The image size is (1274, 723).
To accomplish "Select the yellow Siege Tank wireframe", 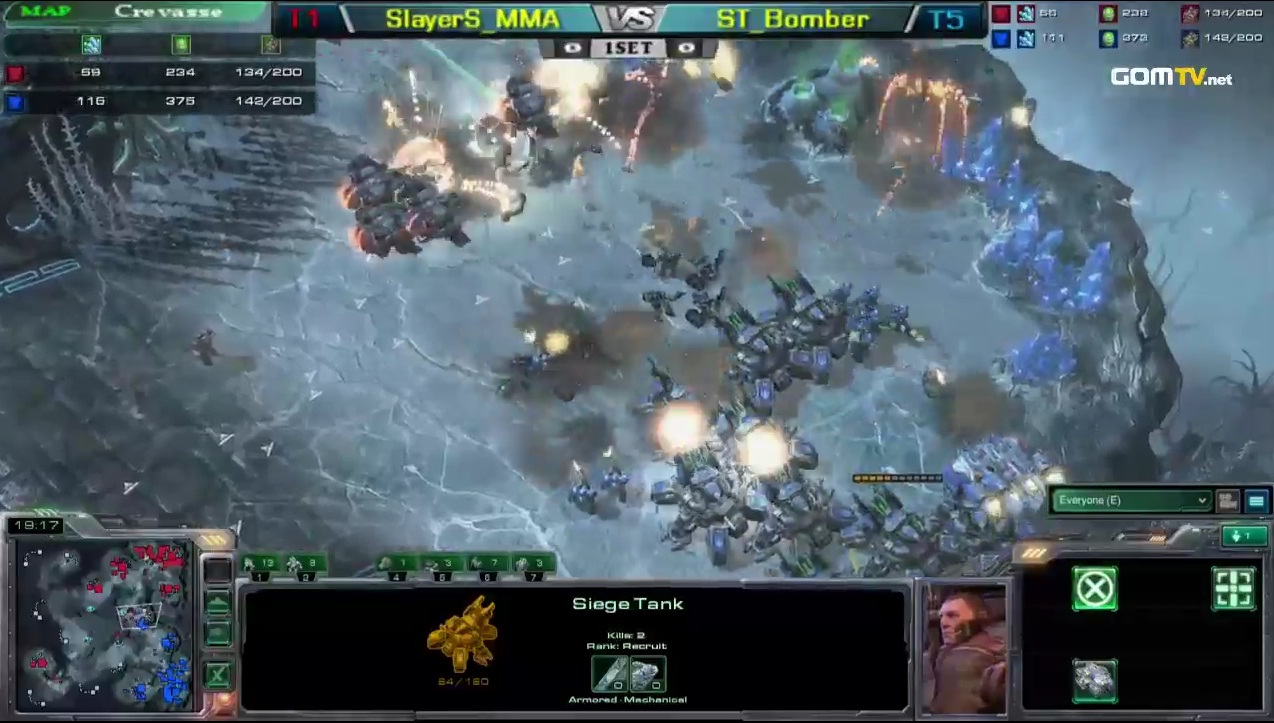I will pos(462,634).
